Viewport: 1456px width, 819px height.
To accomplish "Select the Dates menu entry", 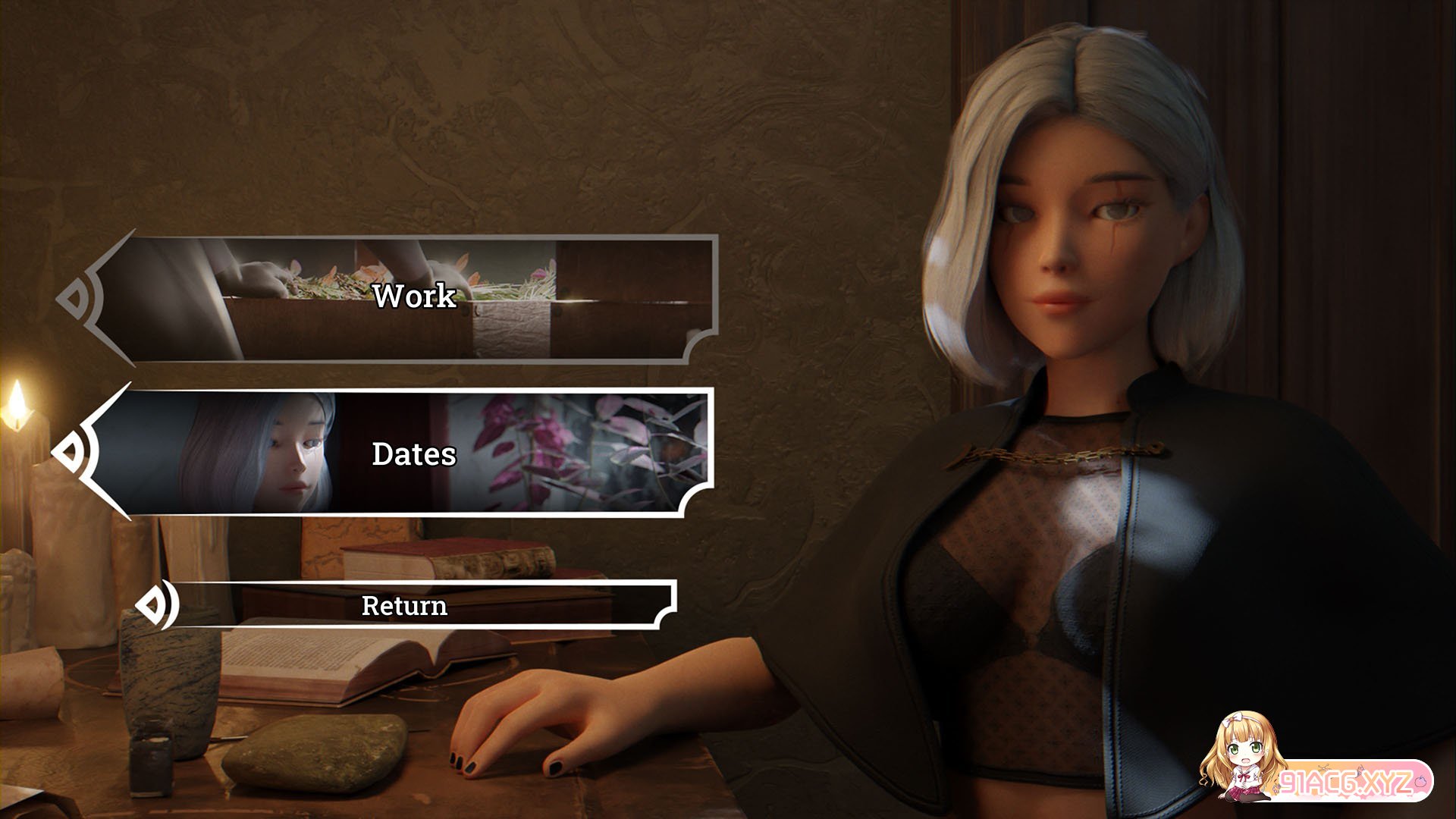I will pos(413,453).
